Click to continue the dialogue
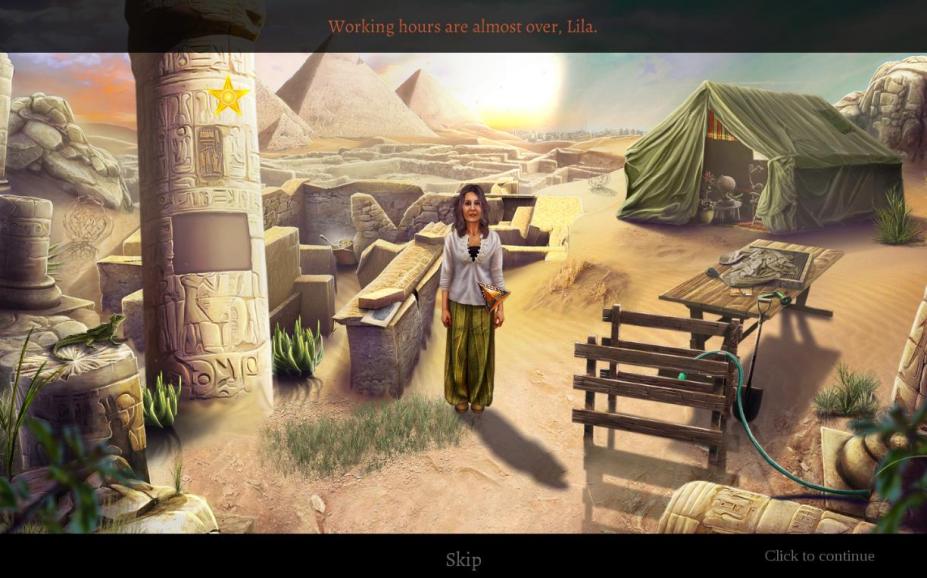 tap(819, 556)
